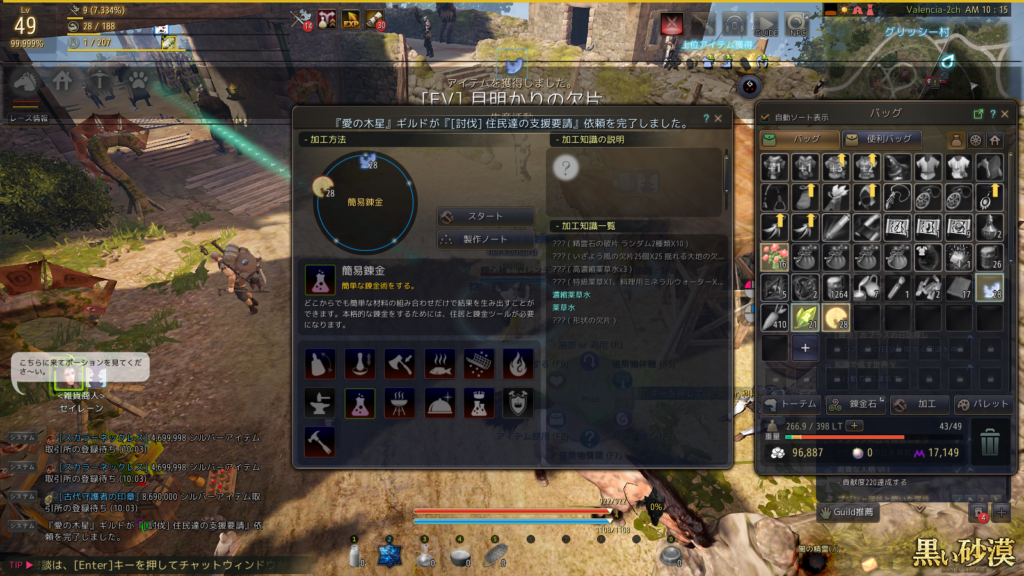
Task: Select the carrot item stack of 410
Action: click(776, 318)
